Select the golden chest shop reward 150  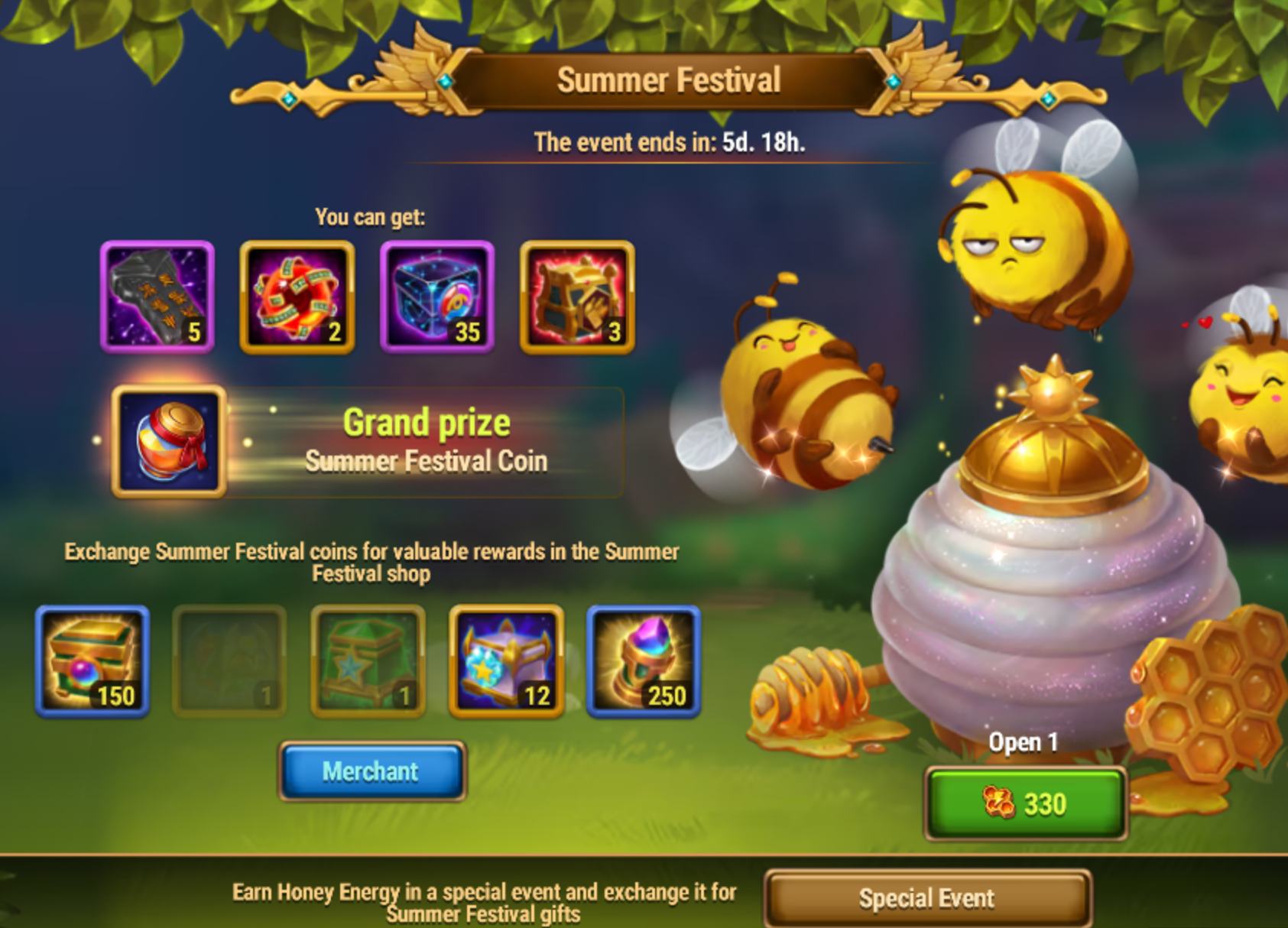[92, 661]
